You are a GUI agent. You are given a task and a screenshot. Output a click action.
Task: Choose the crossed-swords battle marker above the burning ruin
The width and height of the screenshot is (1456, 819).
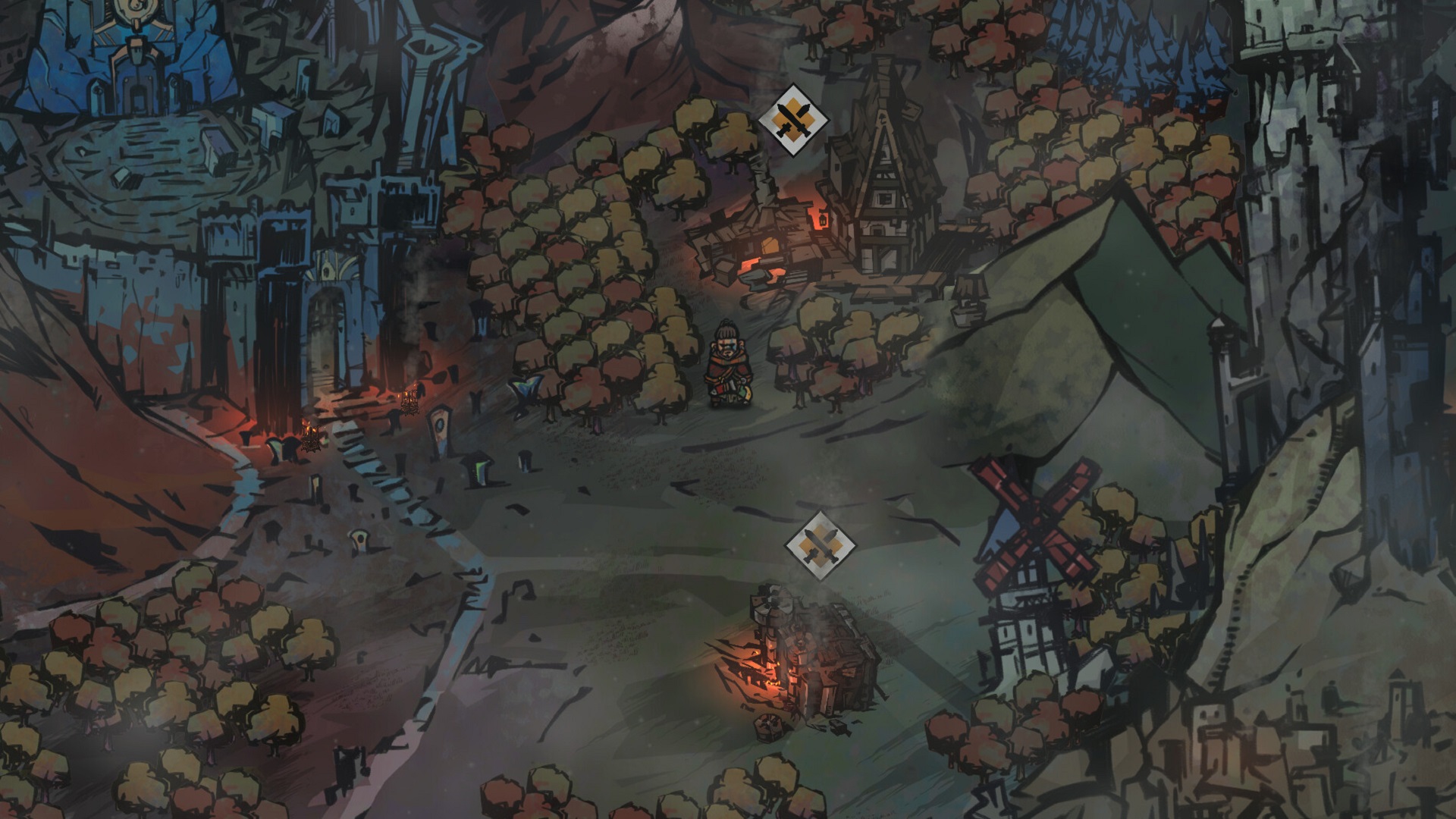819,546
